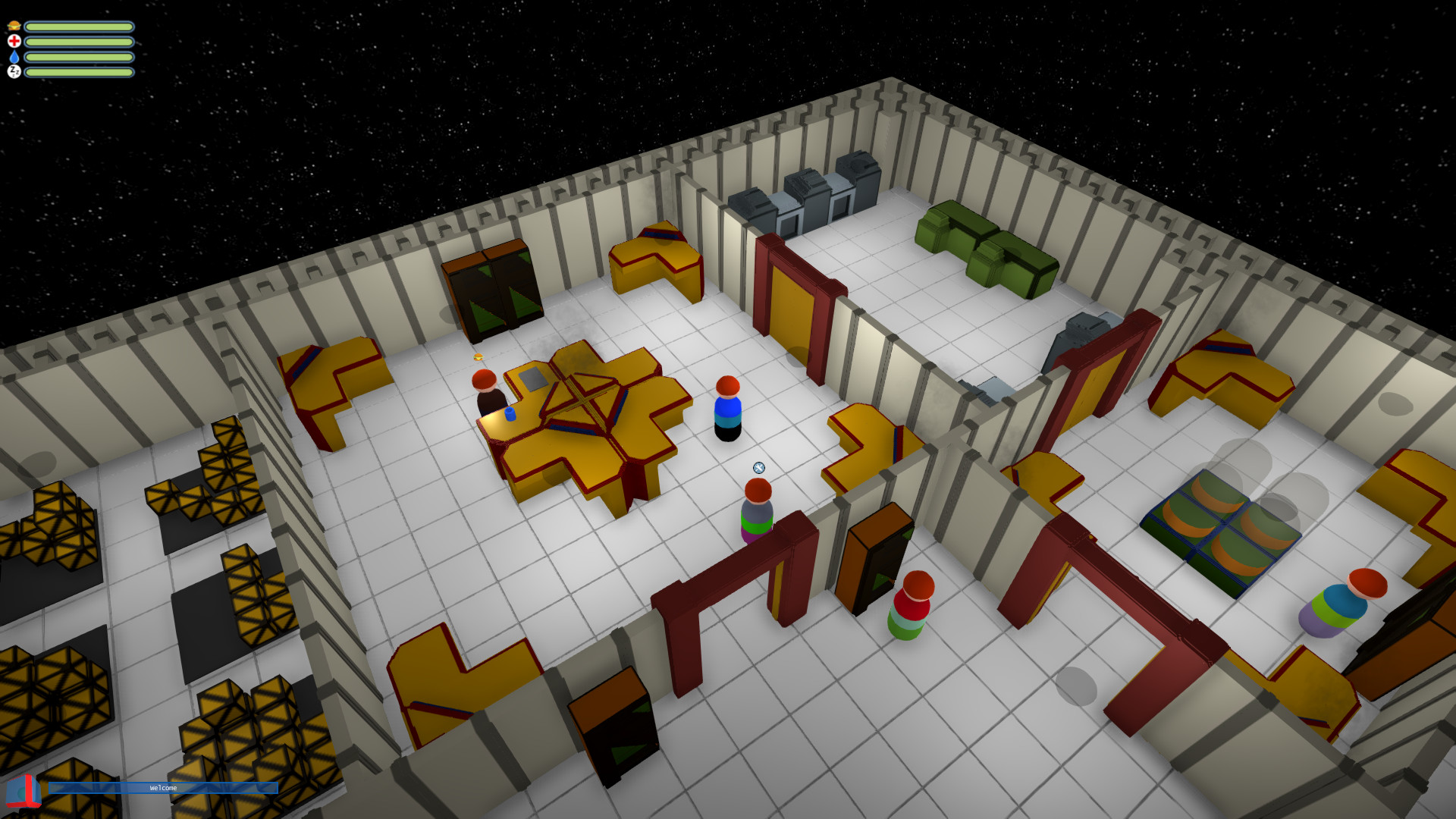Click the red cross health icon
This screenshot has height=819, width=1456.
(14, 42)
